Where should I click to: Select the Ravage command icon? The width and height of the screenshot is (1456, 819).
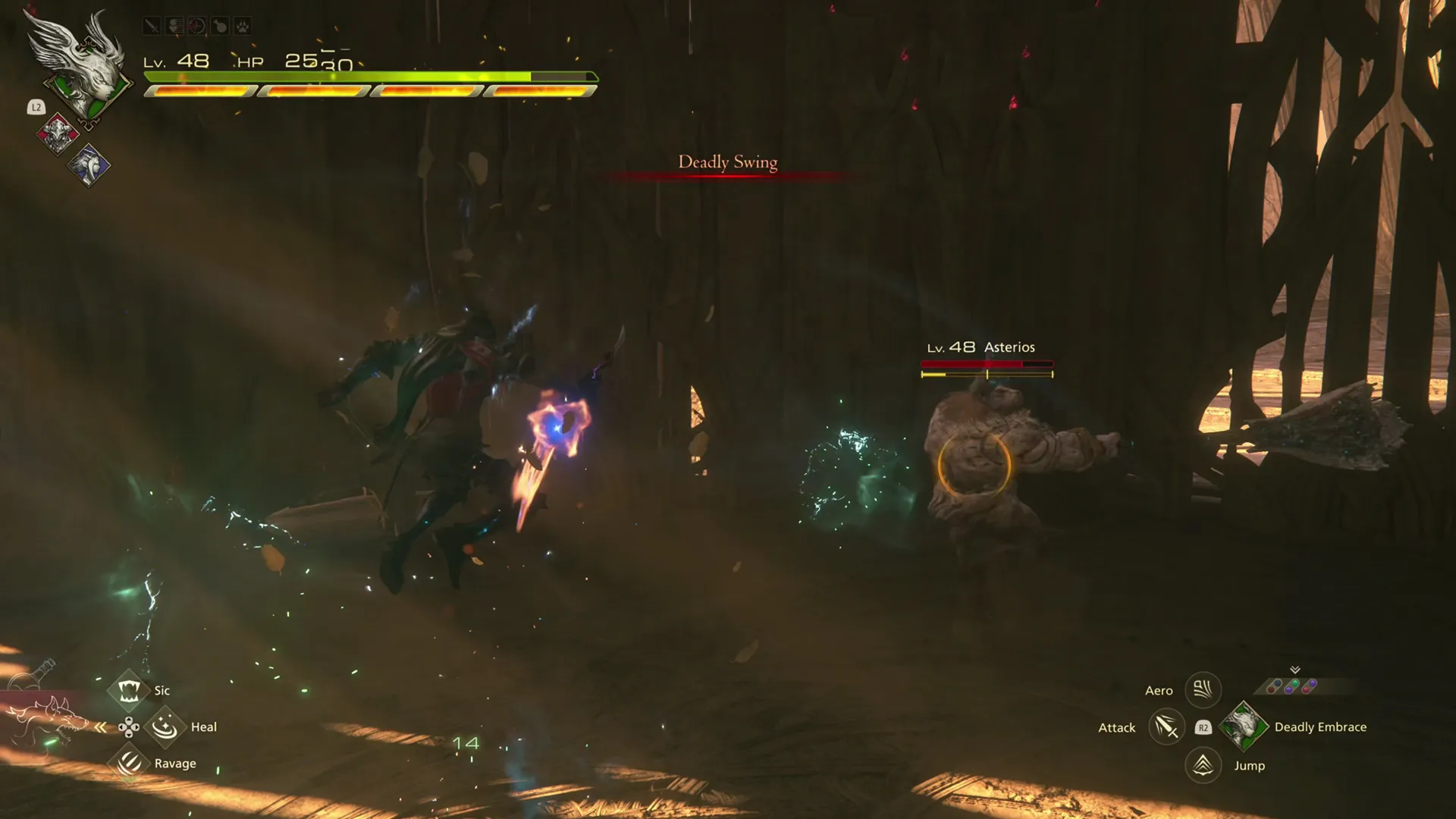[x=129, y=764]
